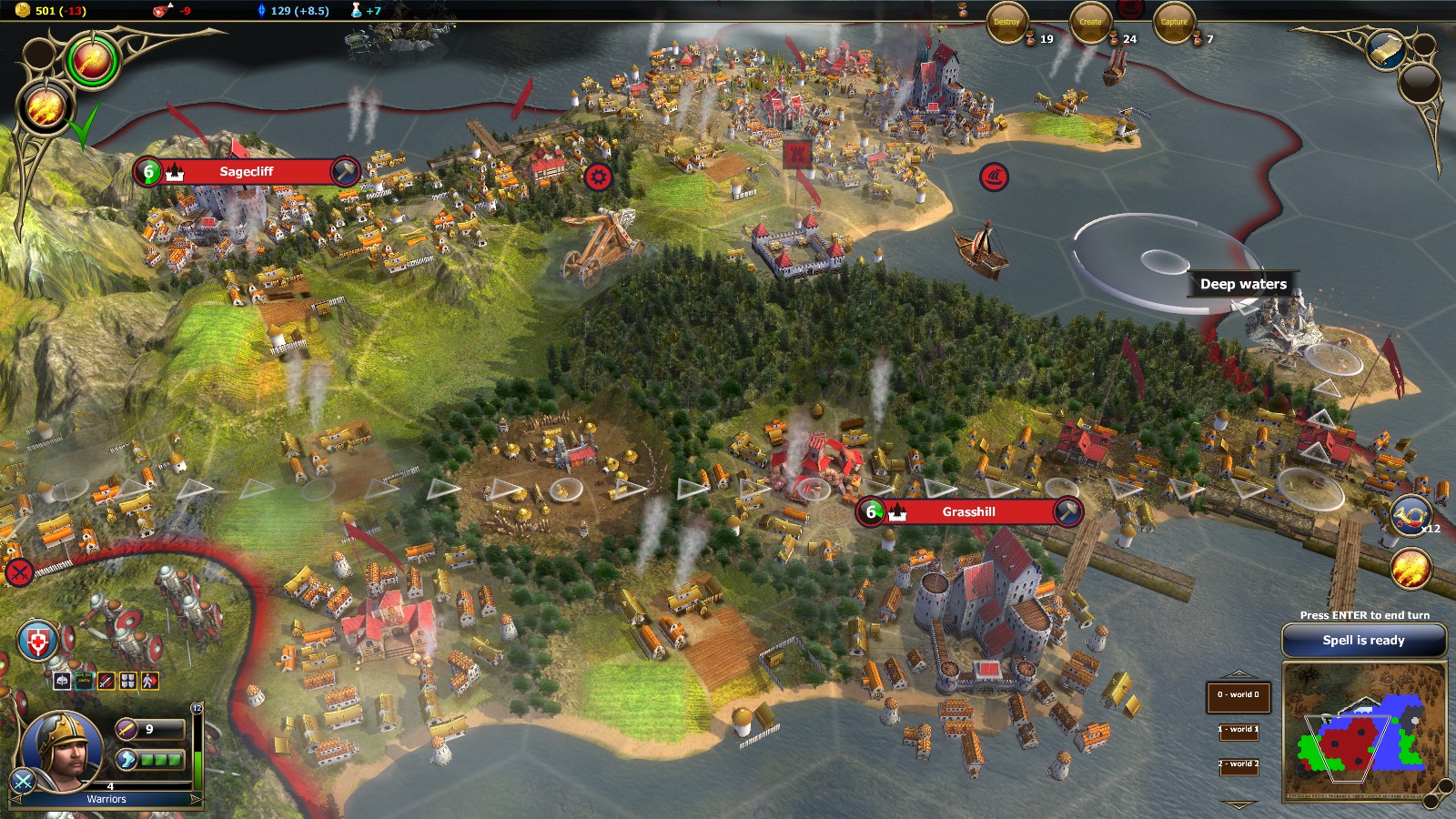1456x819 pixels.
Task: Select the Destroy quest medallion
Action: (1006, 23)
